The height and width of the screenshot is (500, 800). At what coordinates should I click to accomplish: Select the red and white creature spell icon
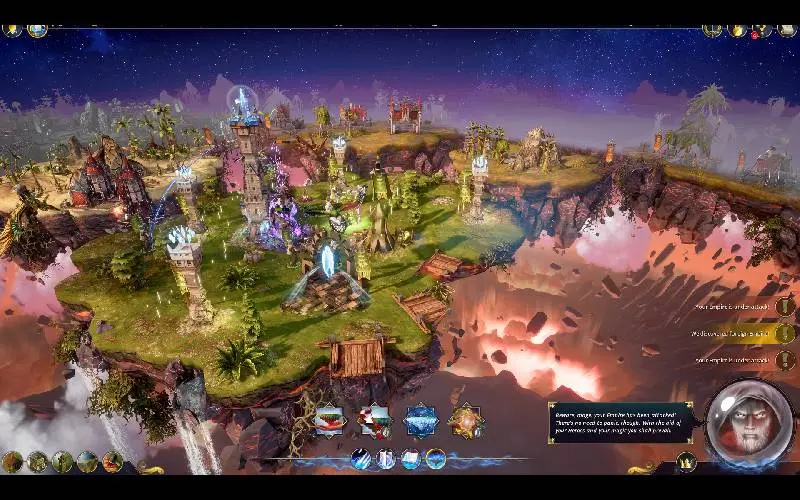[x=374, y=420]
